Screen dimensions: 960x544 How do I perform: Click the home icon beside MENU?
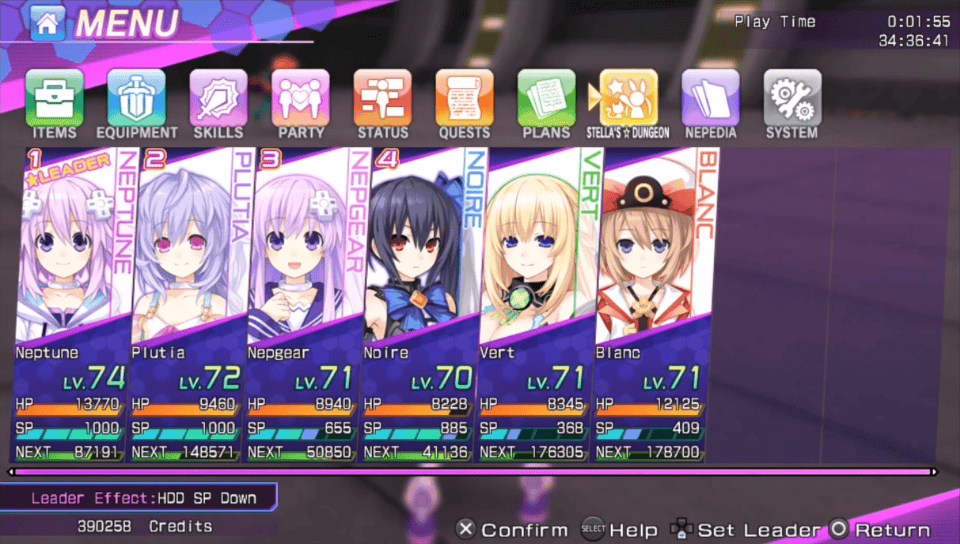[47, 24]
